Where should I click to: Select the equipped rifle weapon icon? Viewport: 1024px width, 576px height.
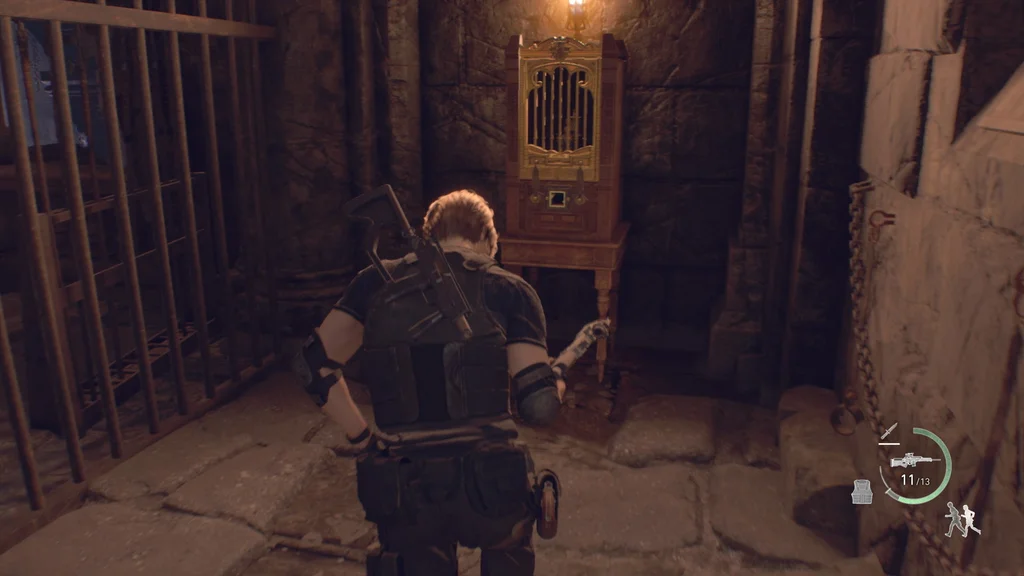(x=912, y=460)
